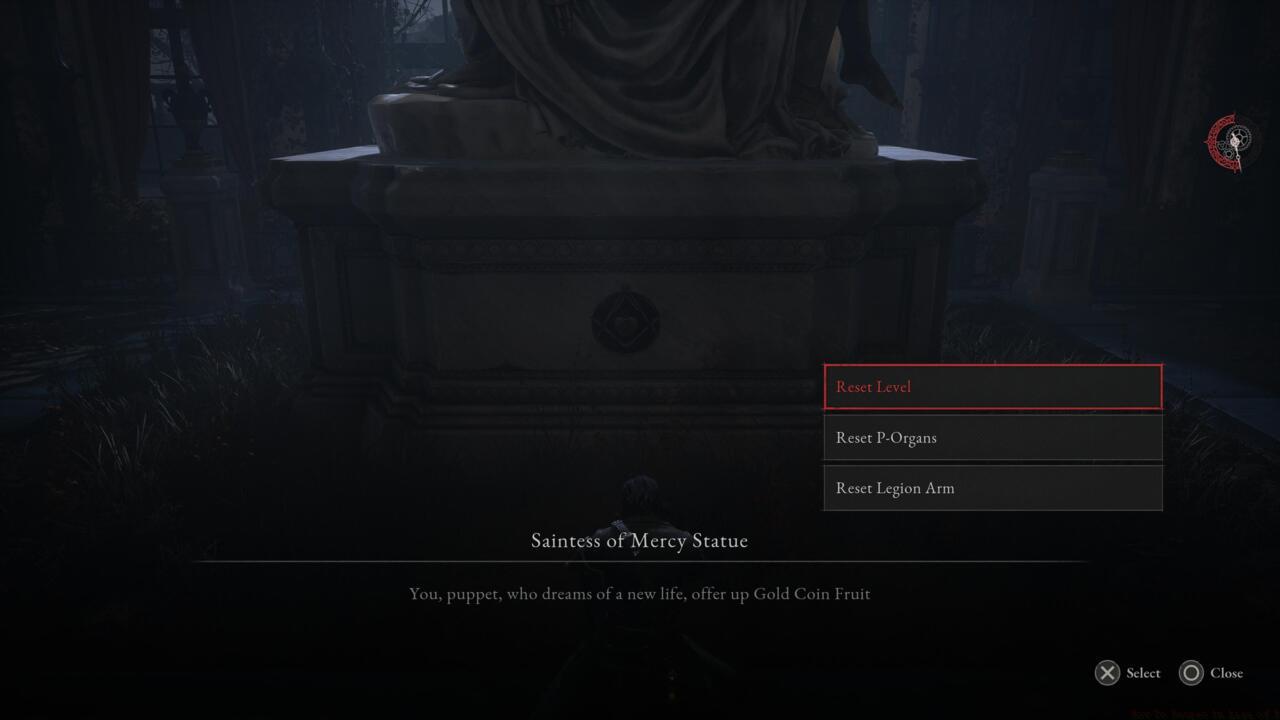Click the Gold Coin Fruit offering description text
Image resolution: width=1280 pixels, height=720 pixels.
pyautogui.click(x=639, y=593)
